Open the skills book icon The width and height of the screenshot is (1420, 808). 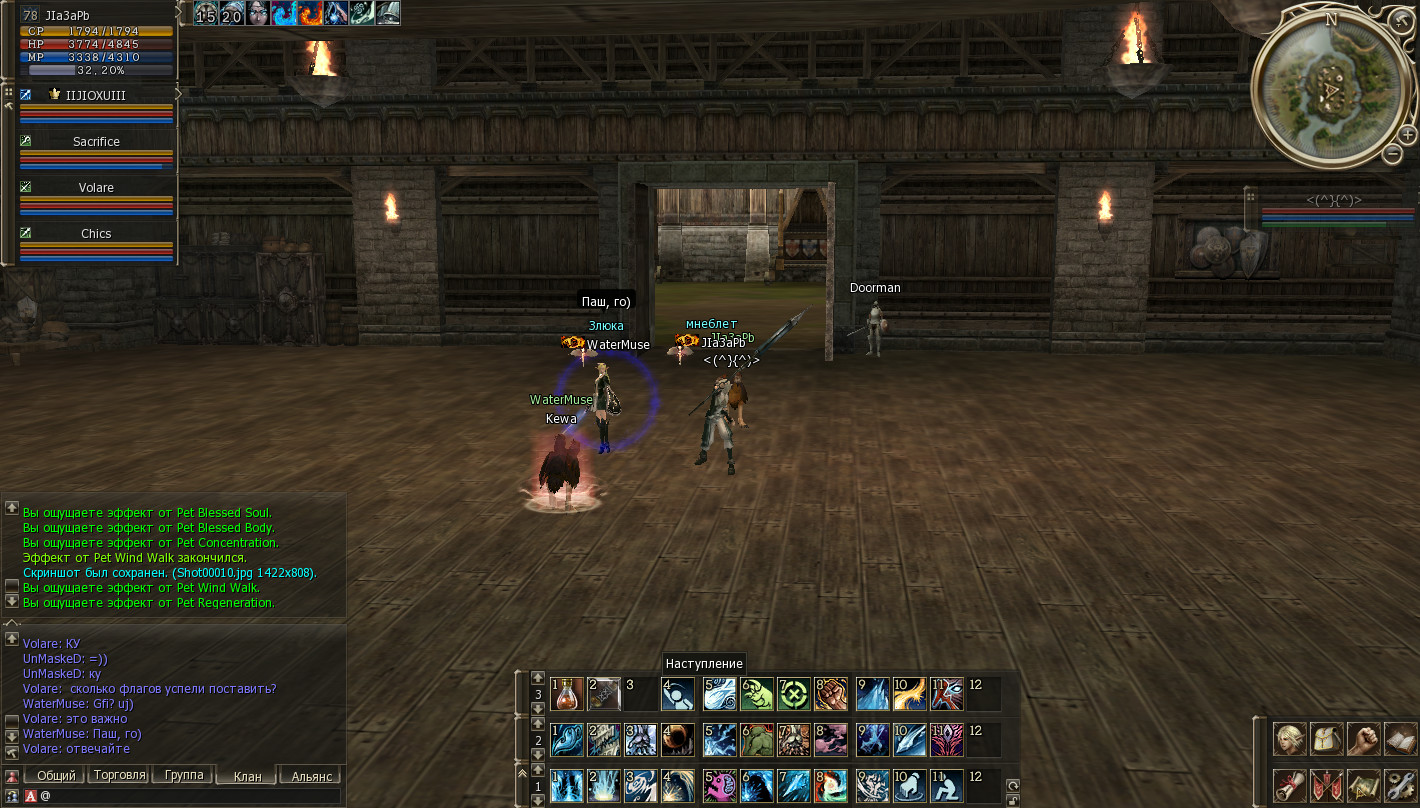[x=1399, y=739]
